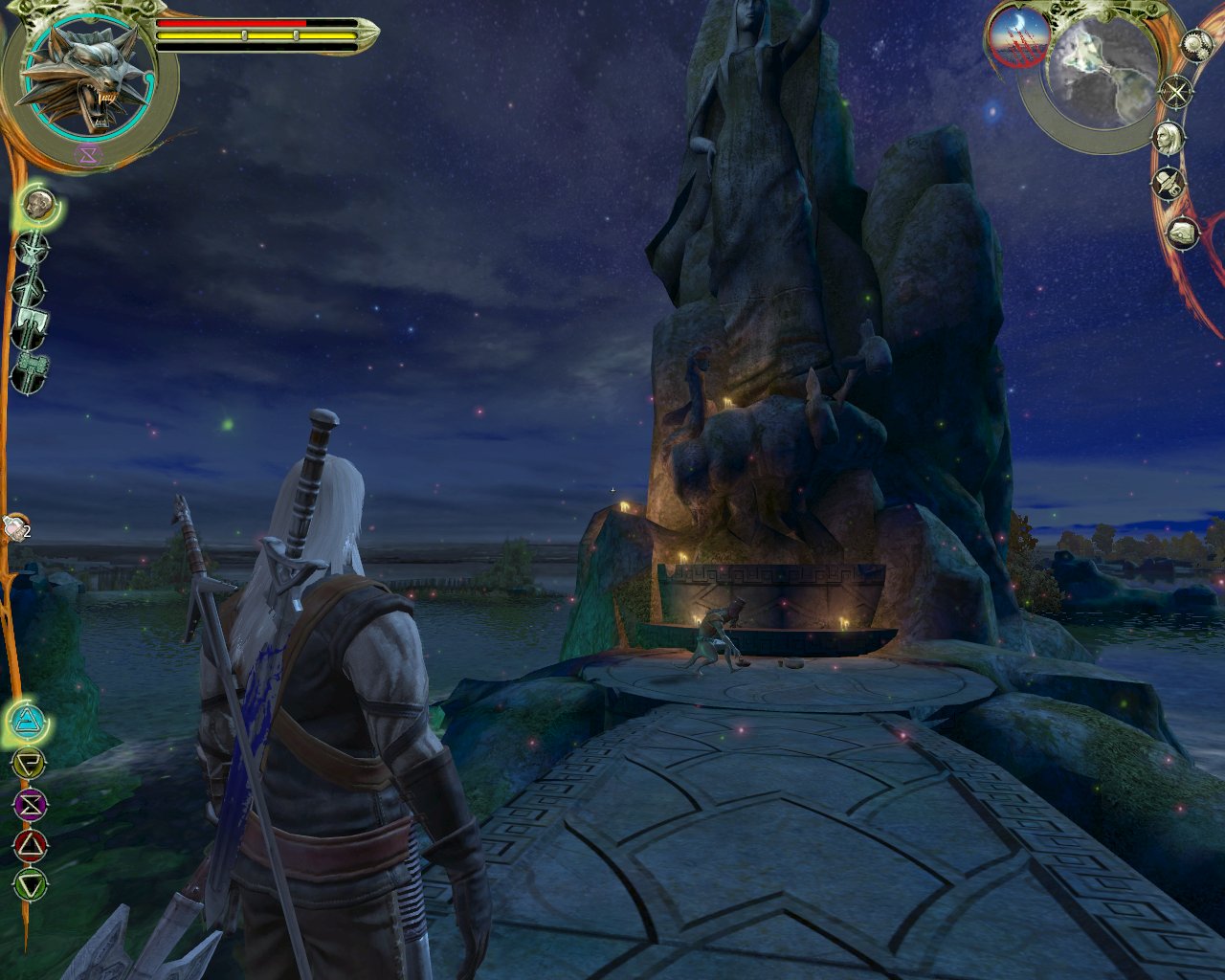1225x980 pixels.
Task: Pick the green Axii sign
Action: click(29, 882)
